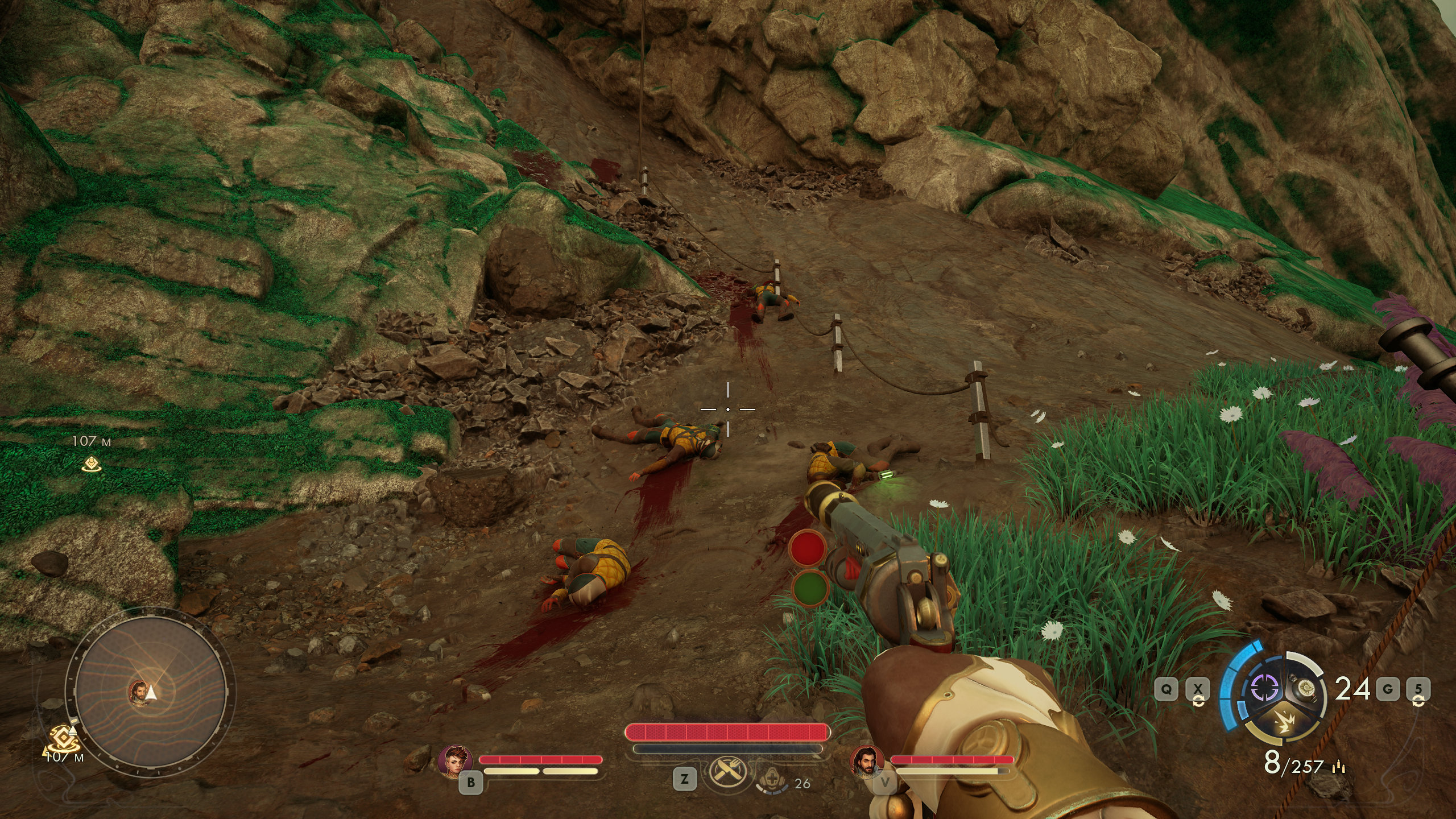Open the circular minimap

click(x=151, y=692)
